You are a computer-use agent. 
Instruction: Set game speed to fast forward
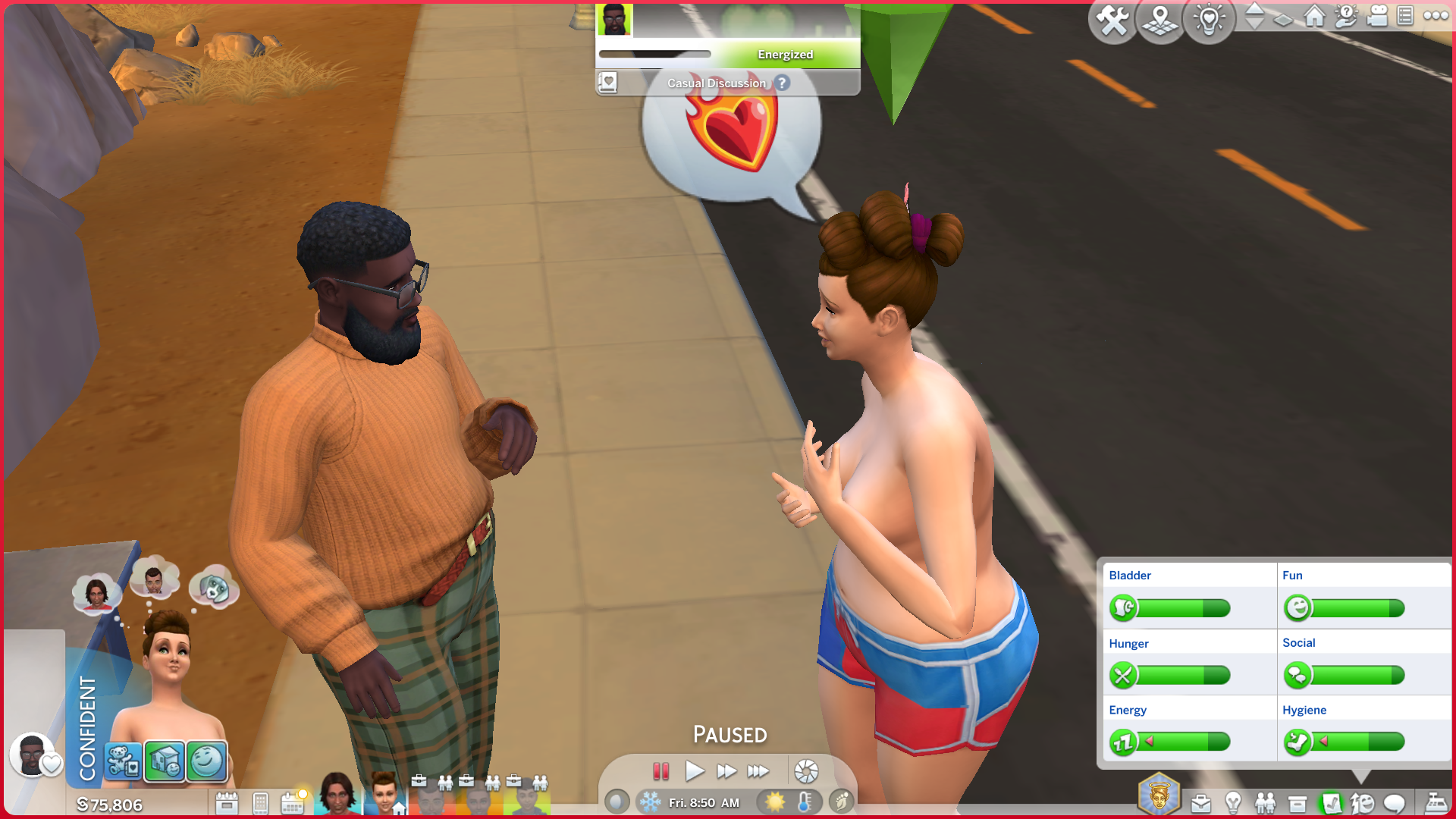[726, 771]
